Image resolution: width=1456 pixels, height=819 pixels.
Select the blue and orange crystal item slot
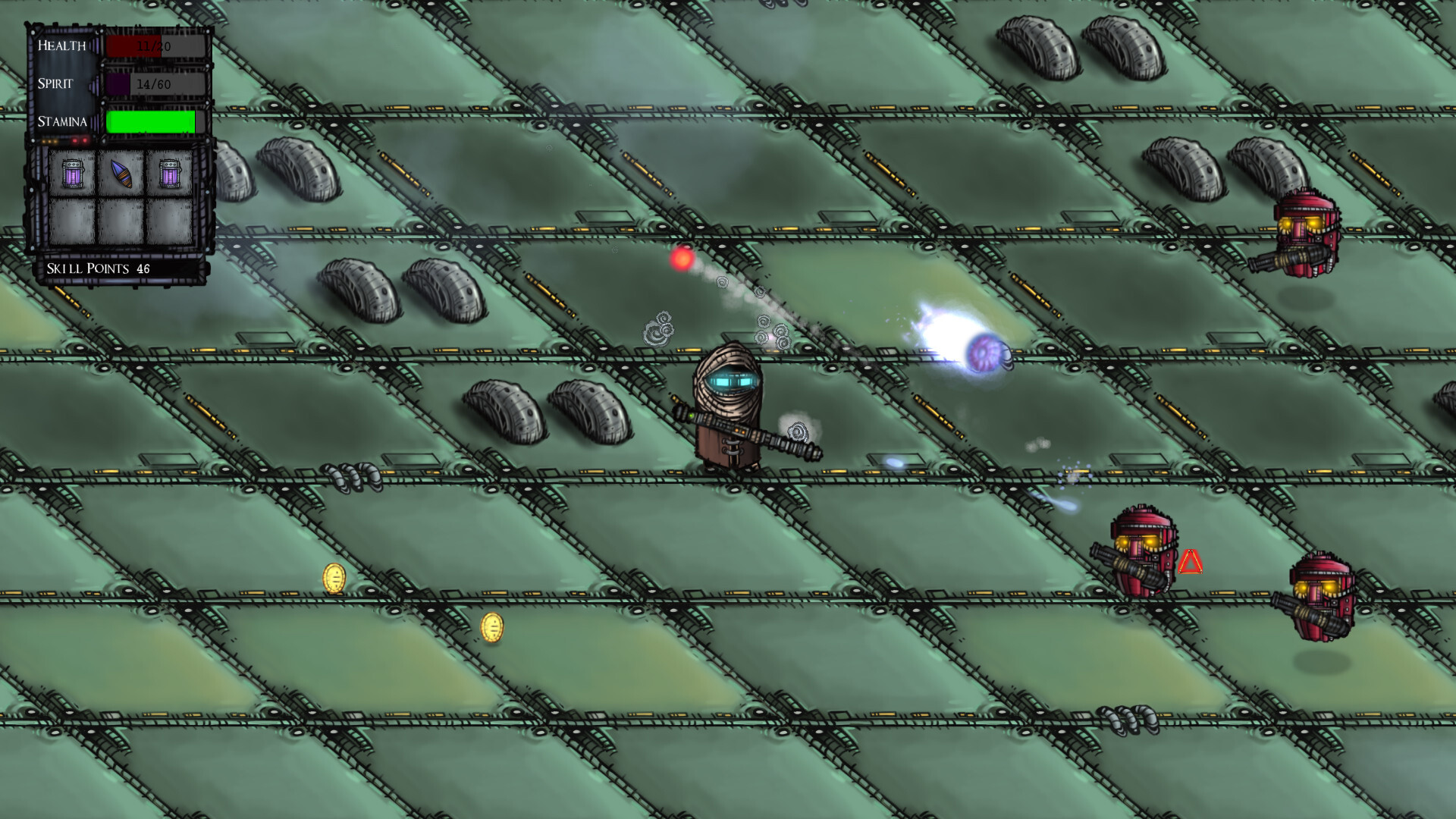121,174
